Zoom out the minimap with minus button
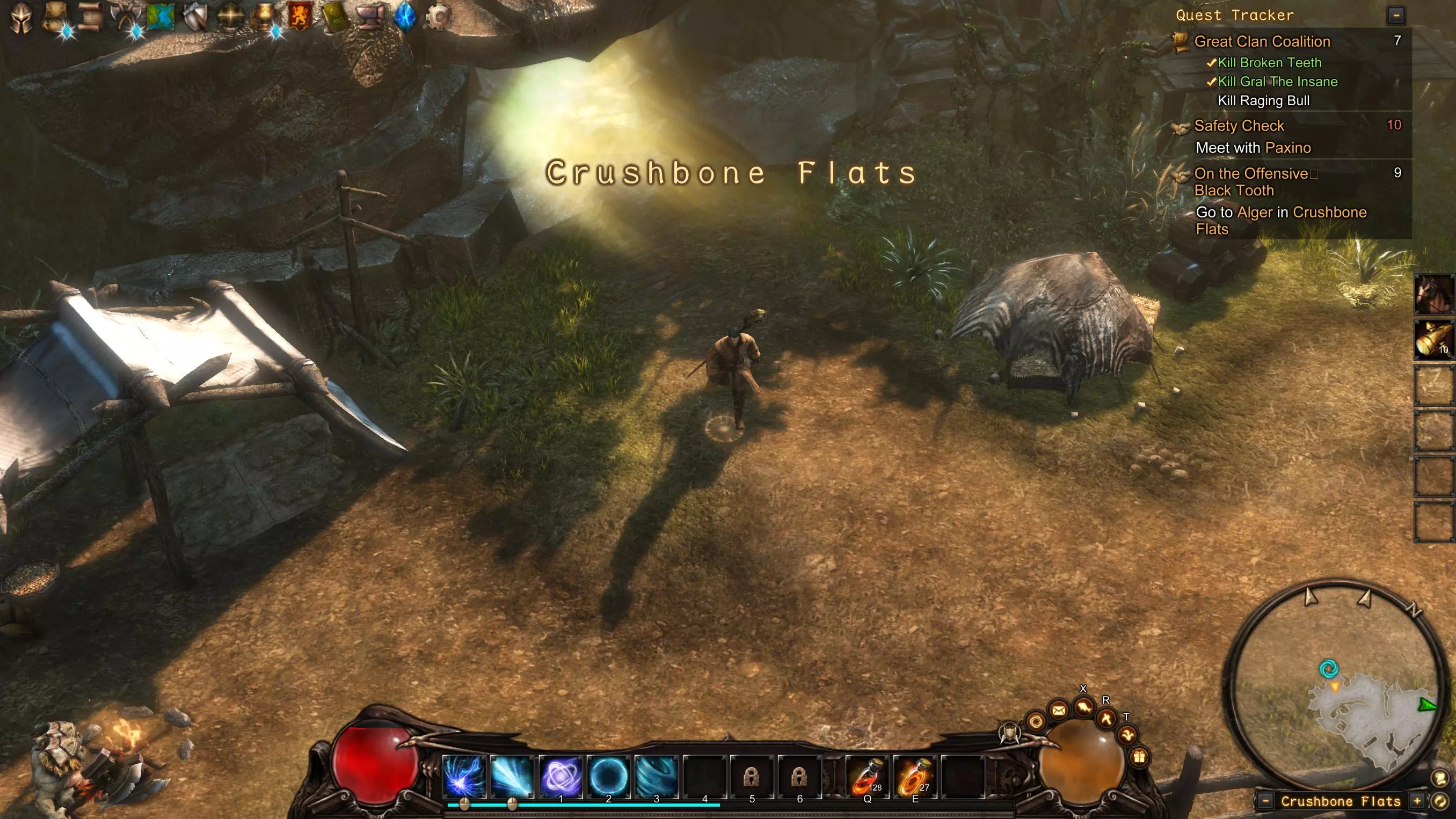 (x=1265, y=801)
